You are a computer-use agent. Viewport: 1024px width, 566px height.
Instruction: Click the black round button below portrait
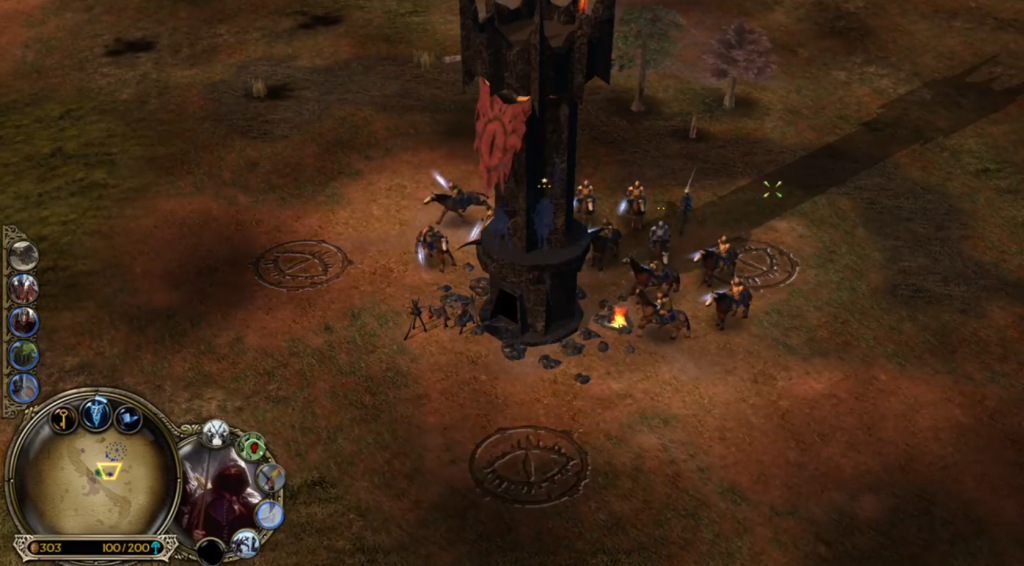[x=211, y=551]
